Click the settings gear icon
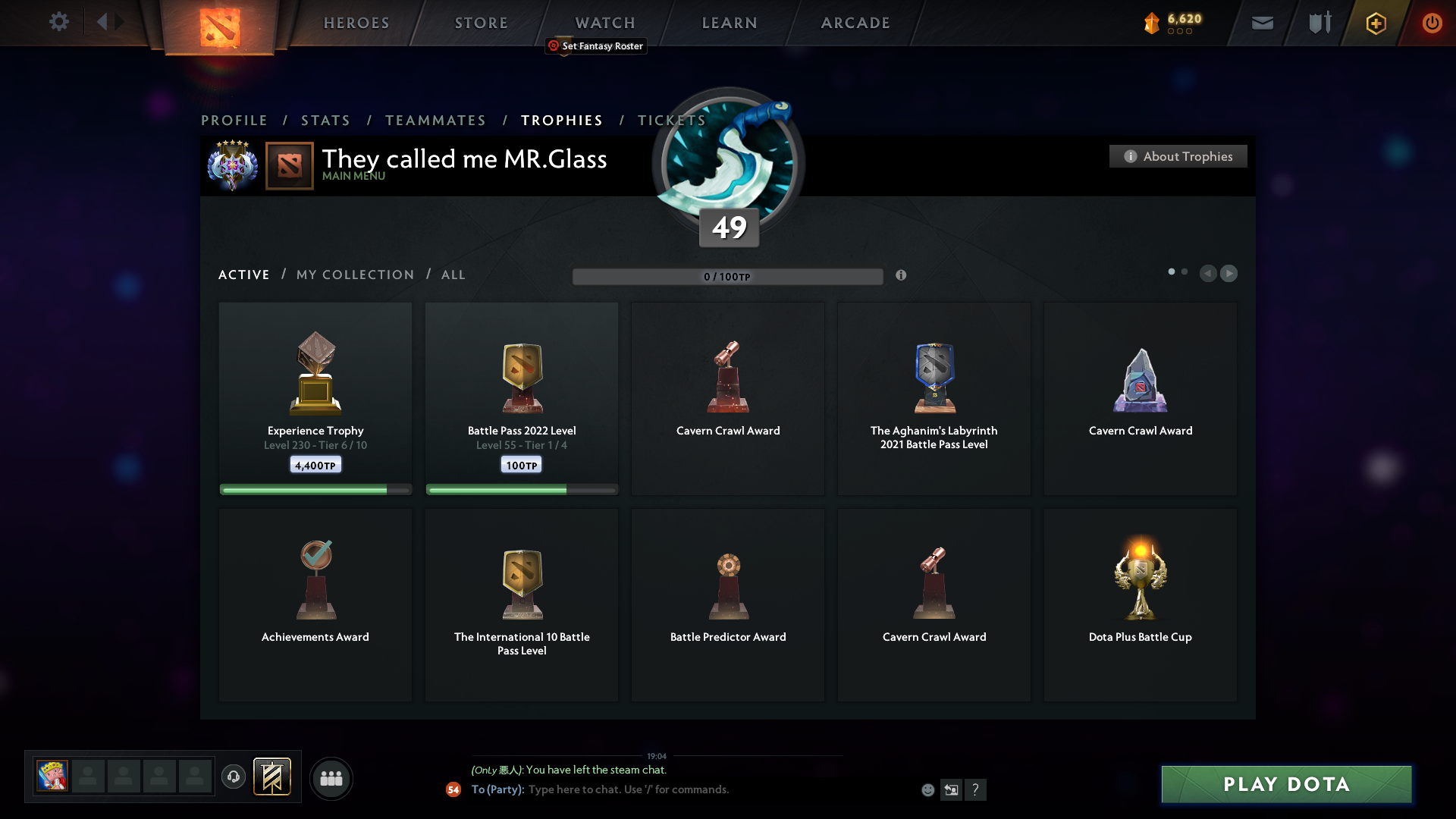The height and width of the screenshot is (819, 1456). pos(59,22)
